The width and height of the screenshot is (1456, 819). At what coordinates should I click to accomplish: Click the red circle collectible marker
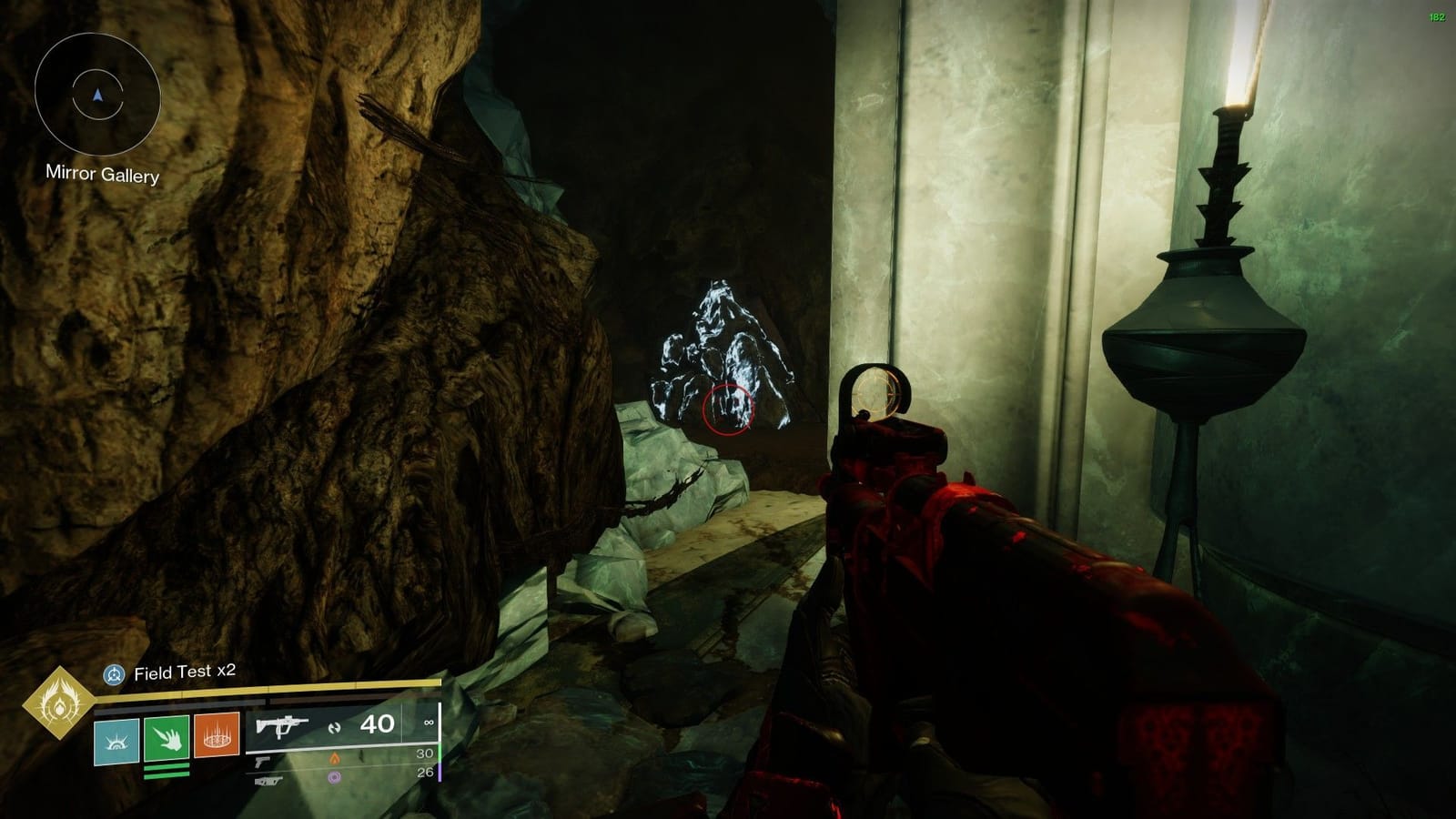coord(728,411)
